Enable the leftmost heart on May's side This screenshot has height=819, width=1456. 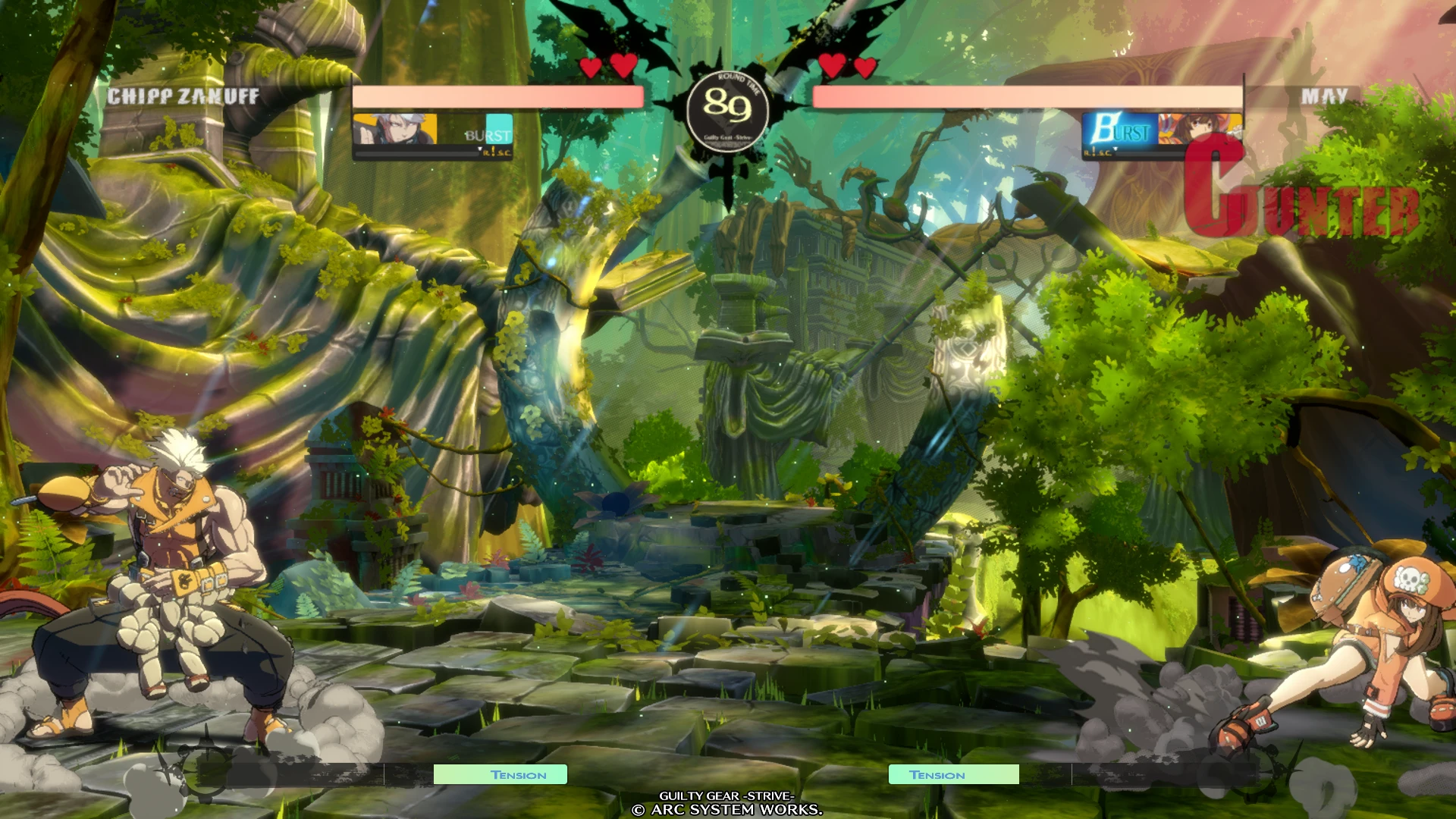pos(832,67)
